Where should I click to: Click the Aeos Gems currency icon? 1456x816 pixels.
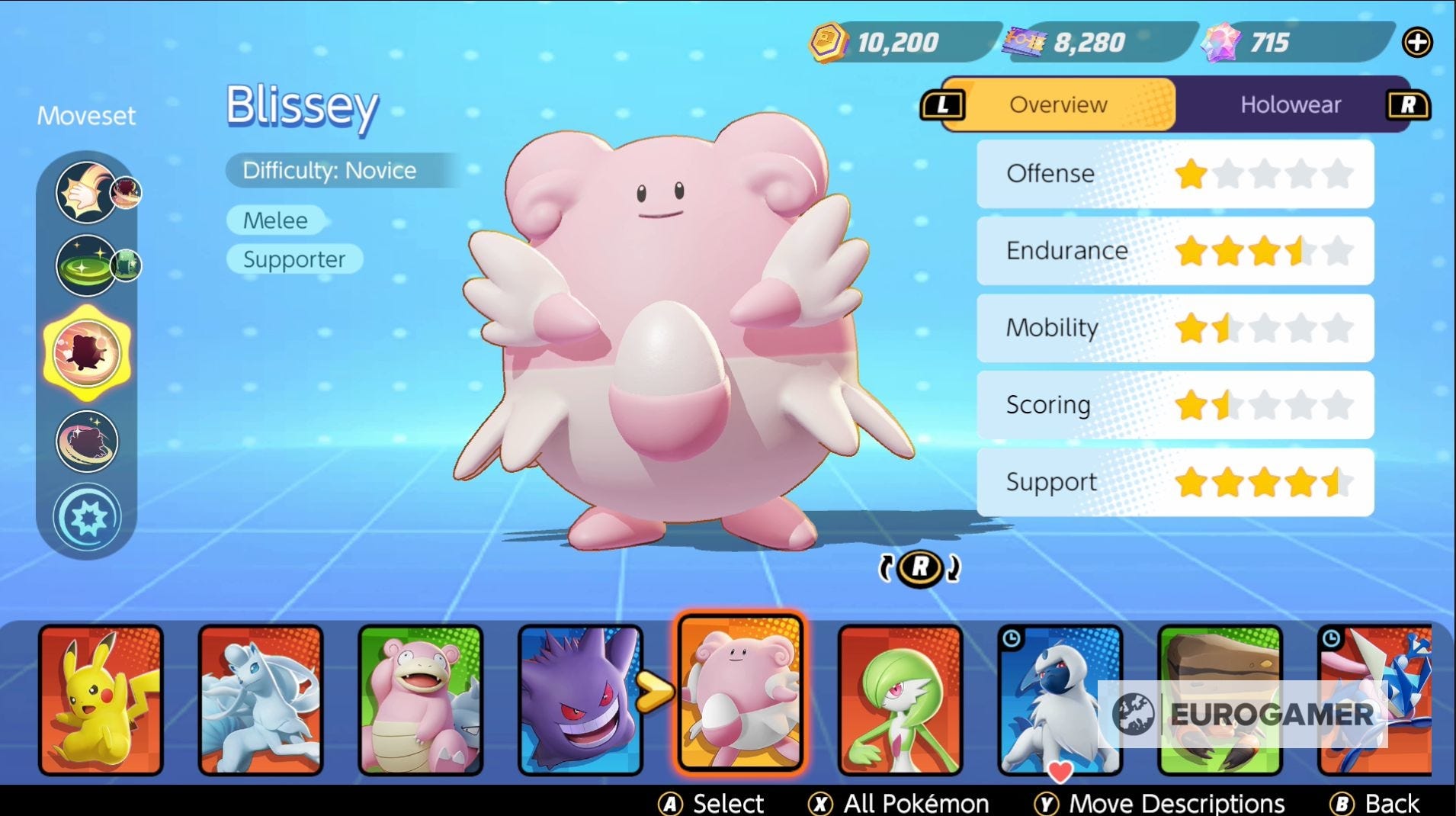pyautogui.click(x=1220, y=42)
